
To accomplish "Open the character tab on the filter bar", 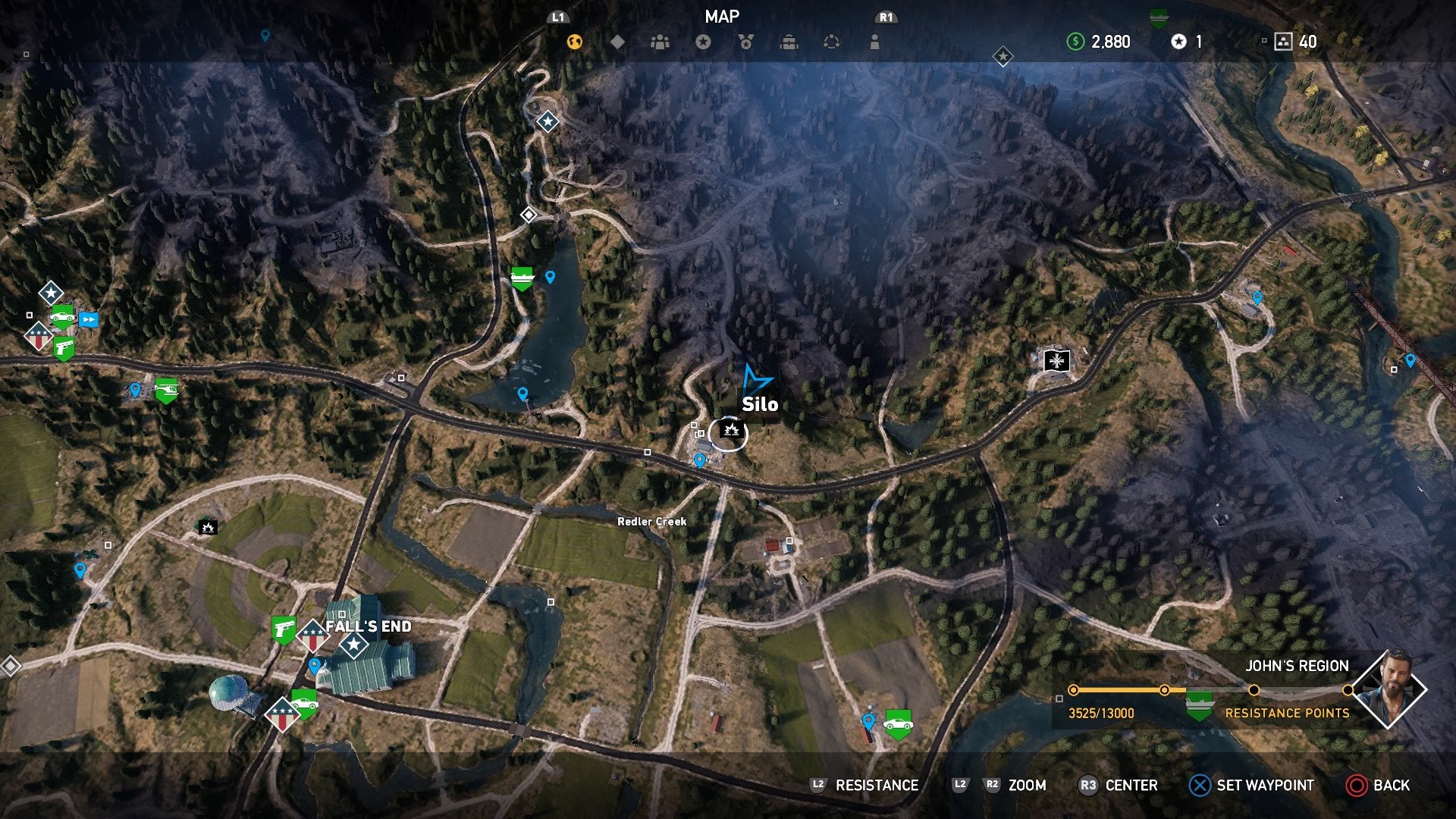I will pyautogui.click(x=874, y=43).
